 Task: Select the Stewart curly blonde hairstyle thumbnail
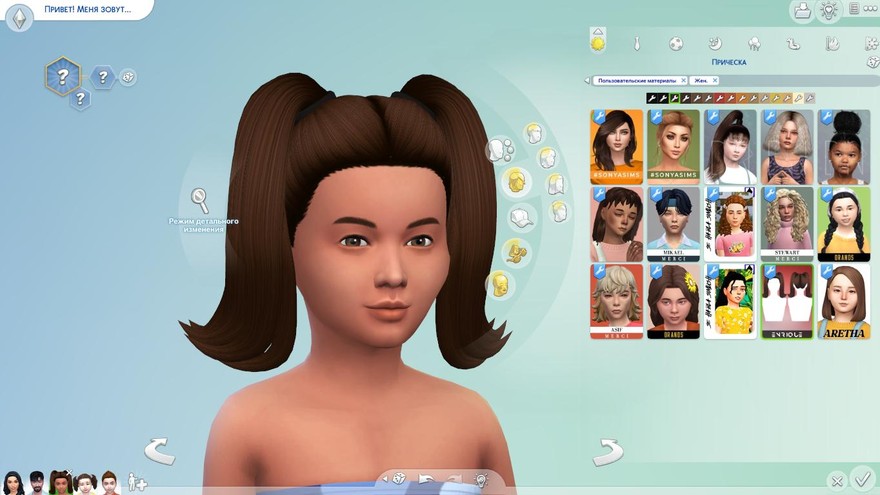coord(787,223)
